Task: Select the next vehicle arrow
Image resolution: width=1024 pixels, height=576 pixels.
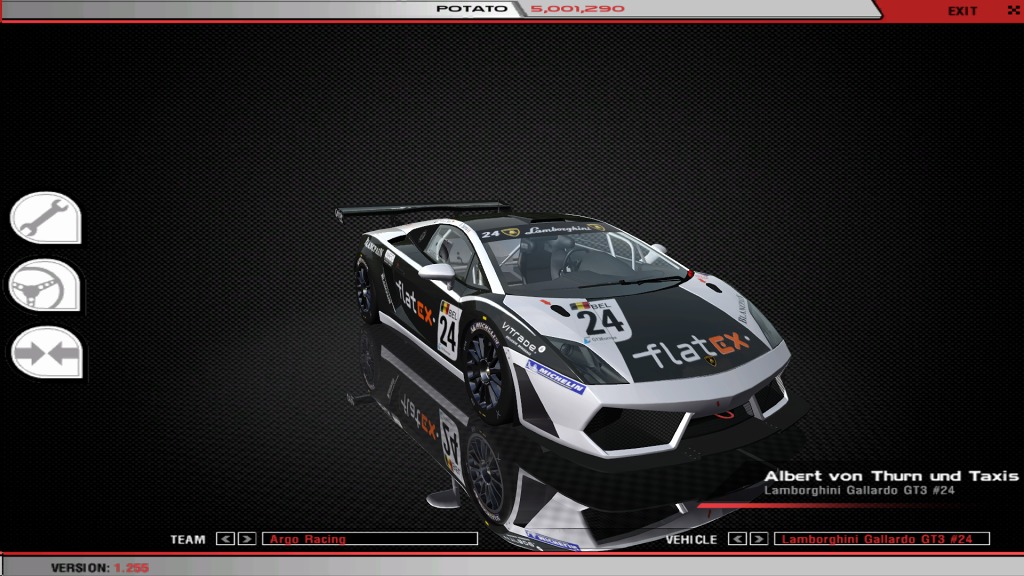Action: click(x=759, y=539)
